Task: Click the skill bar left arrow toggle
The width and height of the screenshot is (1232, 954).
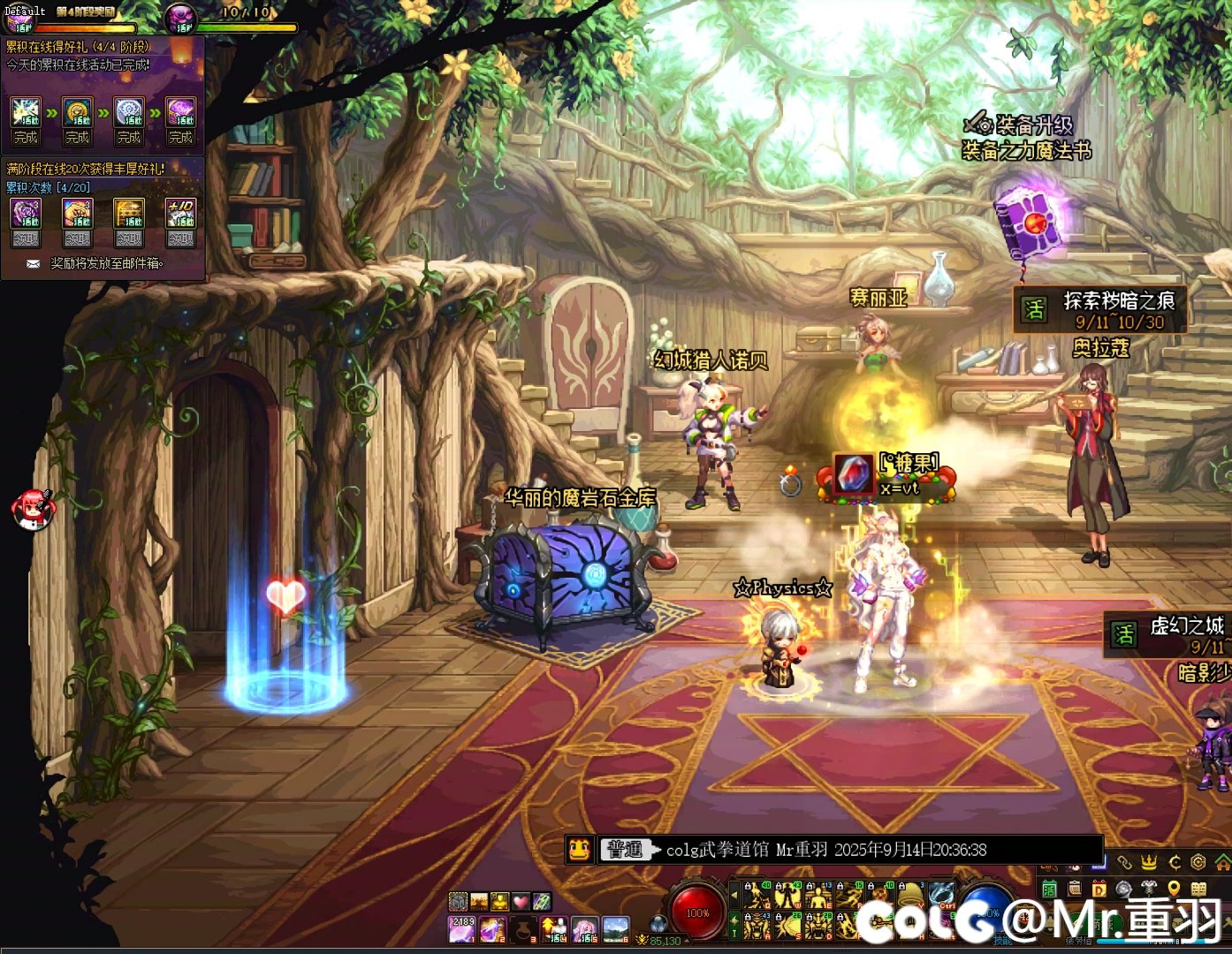Action: 734,896
